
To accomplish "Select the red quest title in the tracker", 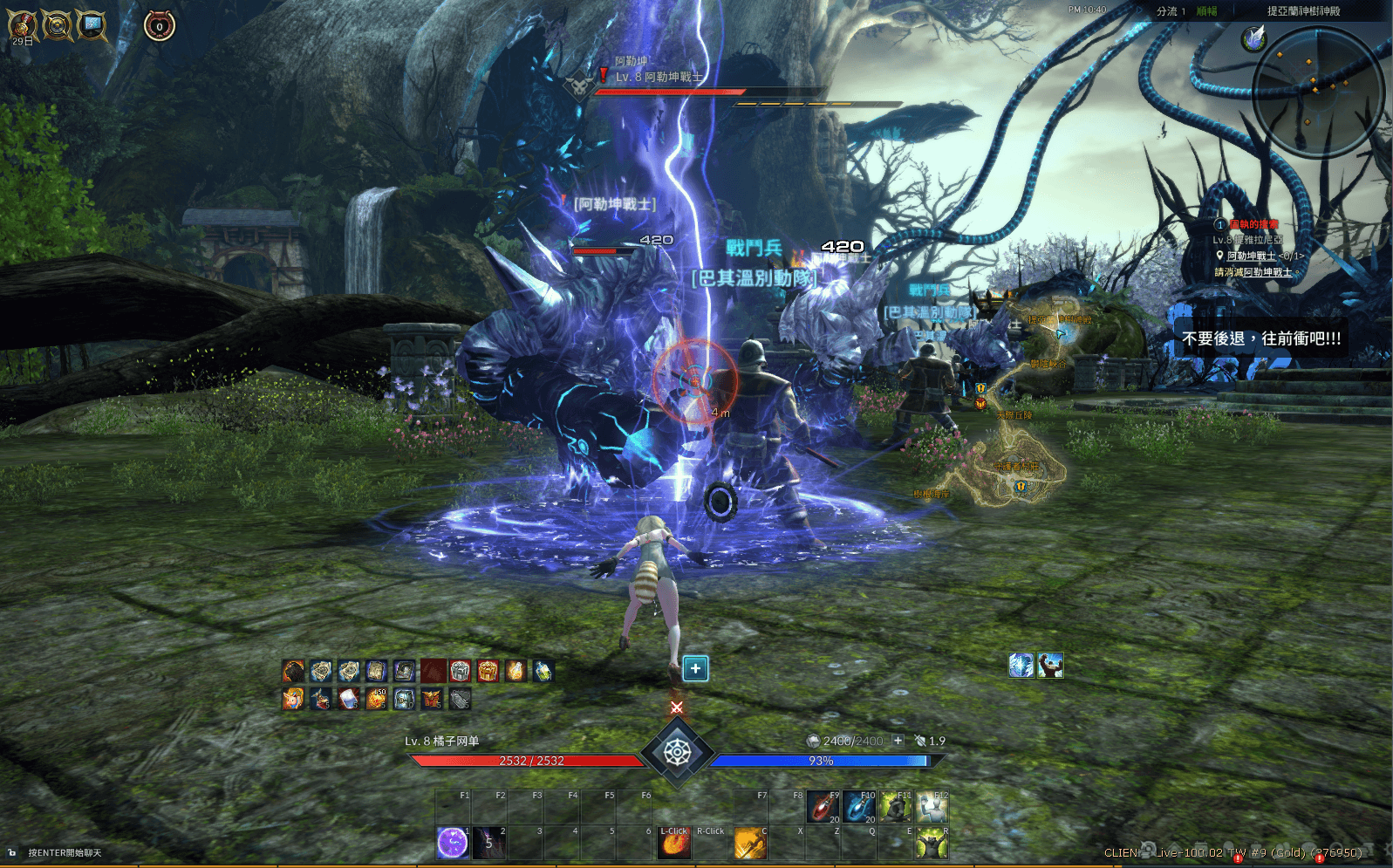I will (1253, 225).
